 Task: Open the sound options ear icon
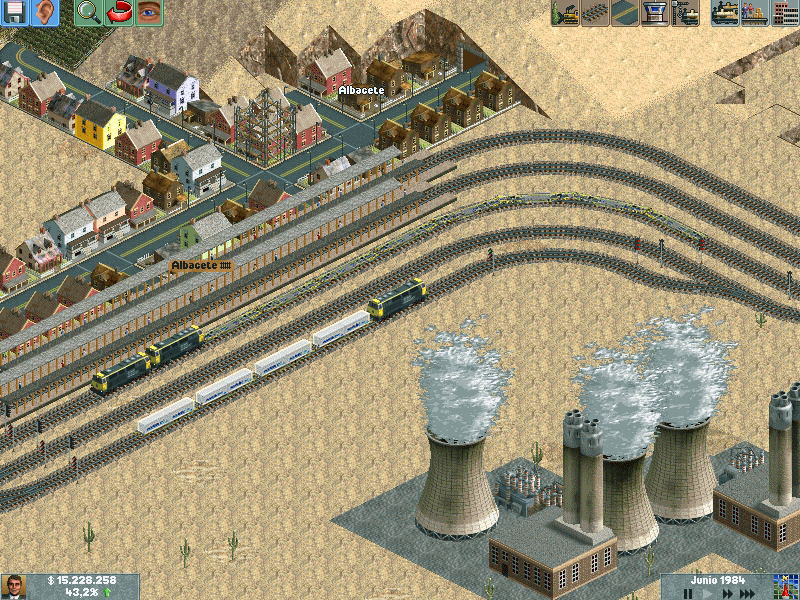click(45, 13)
